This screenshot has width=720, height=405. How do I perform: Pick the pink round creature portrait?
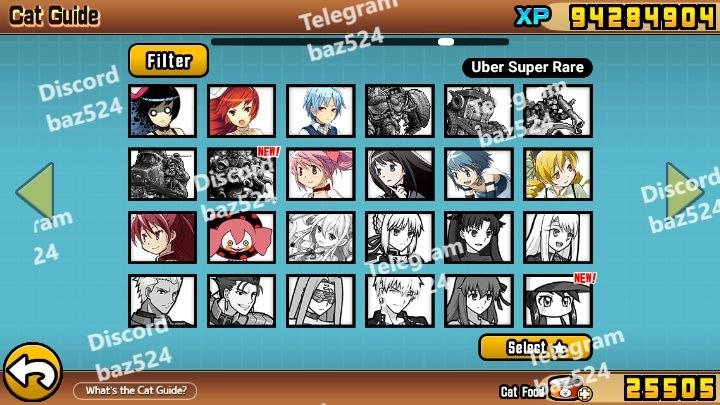point(242,238)
